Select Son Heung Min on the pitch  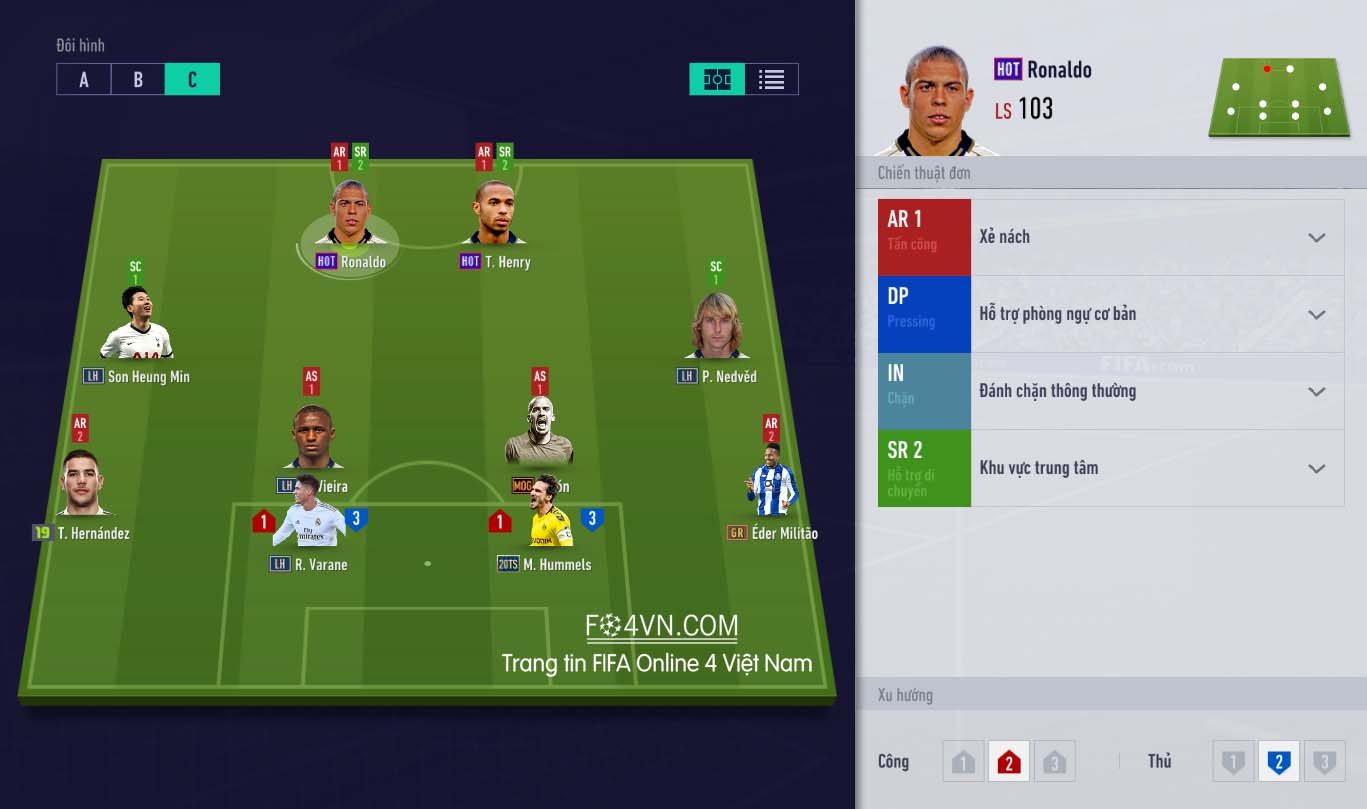137,325
